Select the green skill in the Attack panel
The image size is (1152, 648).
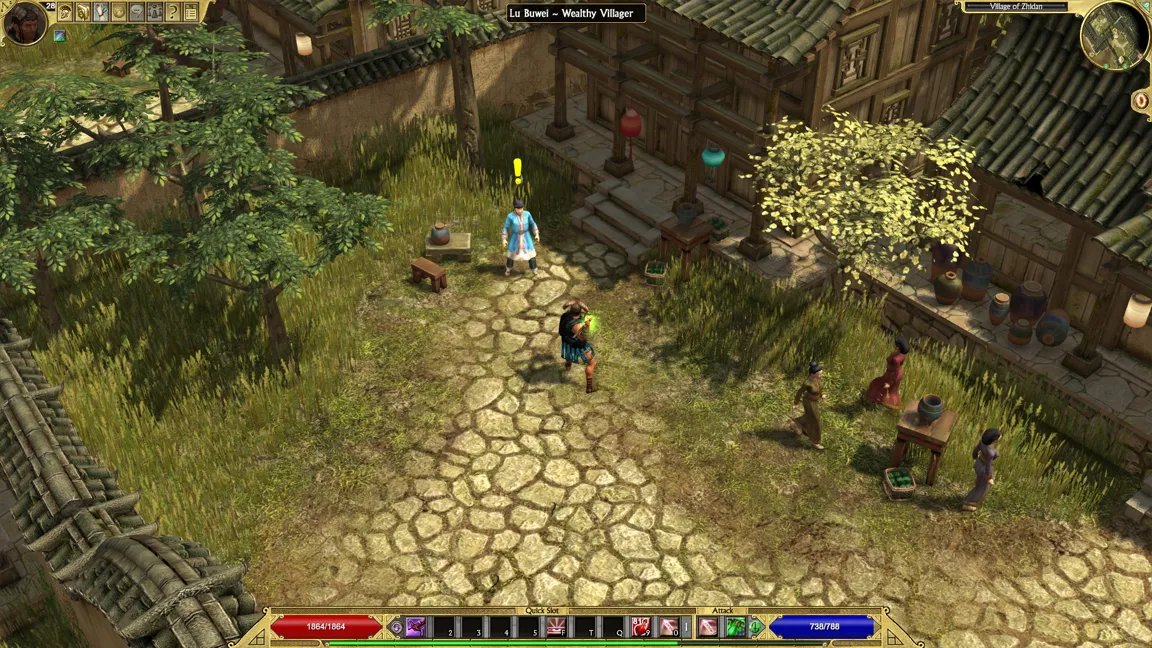(735, 627)
